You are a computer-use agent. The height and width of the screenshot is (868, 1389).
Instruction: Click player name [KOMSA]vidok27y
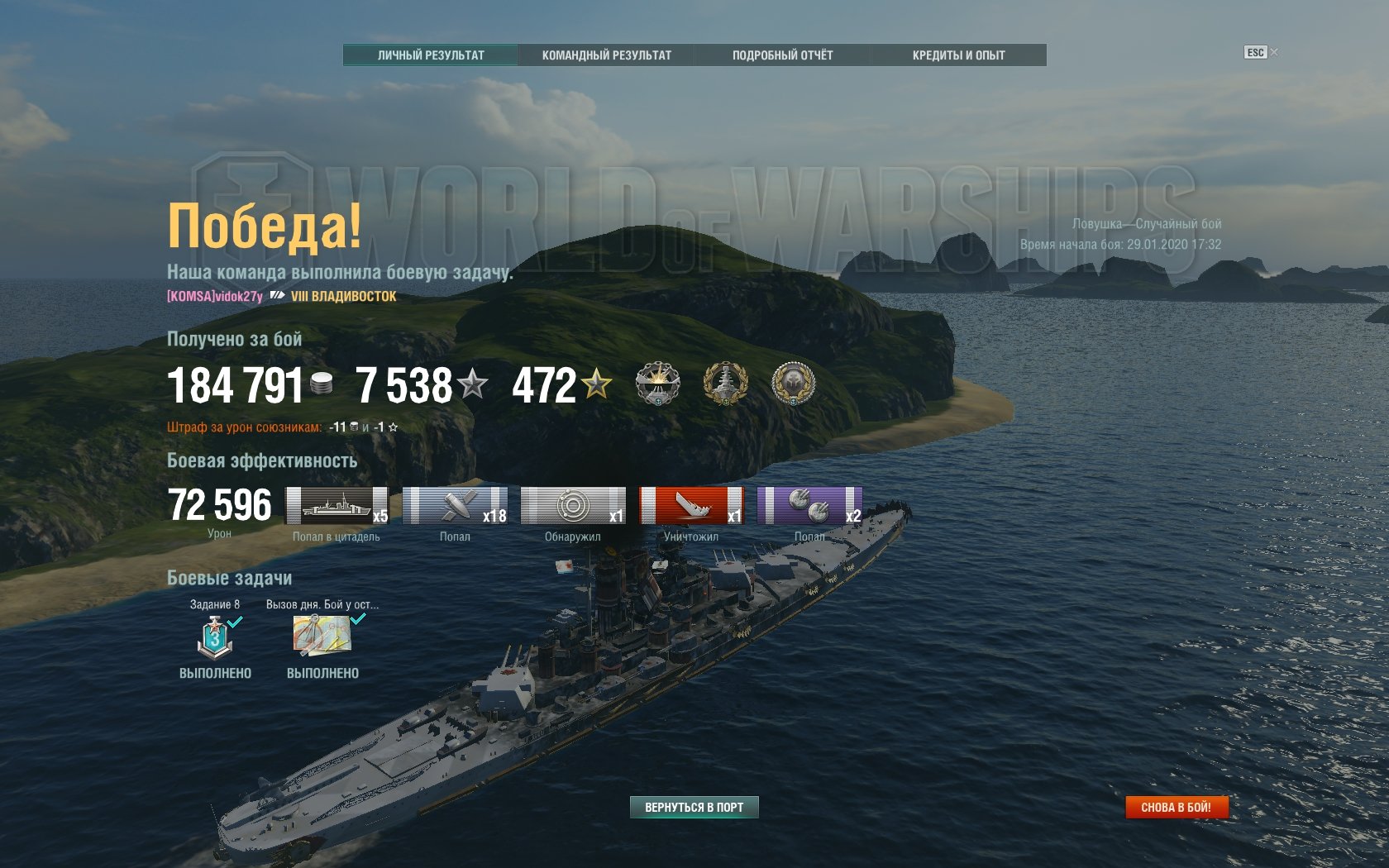point(215,296)
